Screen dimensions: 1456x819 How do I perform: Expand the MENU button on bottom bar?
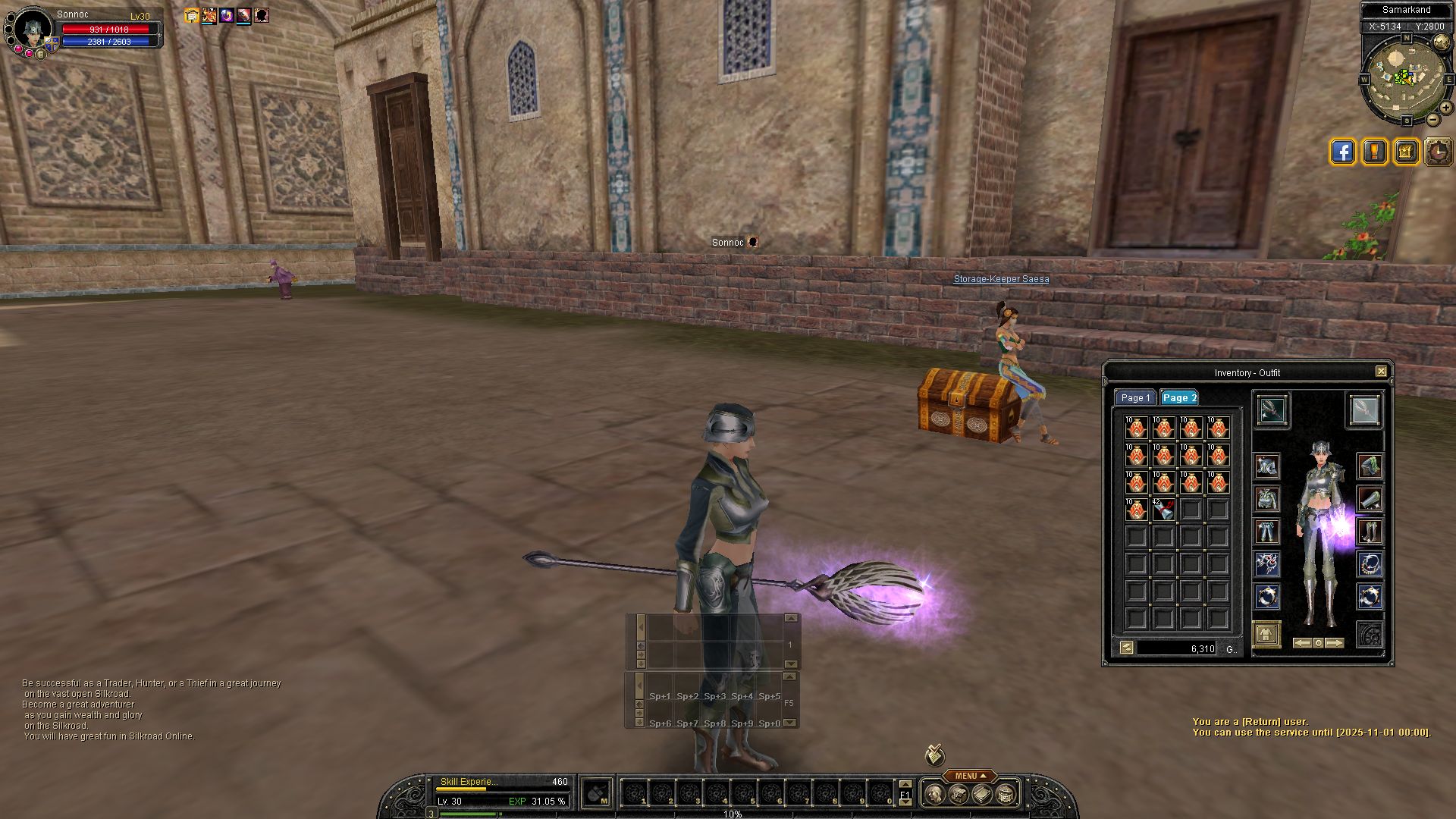click(966, 776)
